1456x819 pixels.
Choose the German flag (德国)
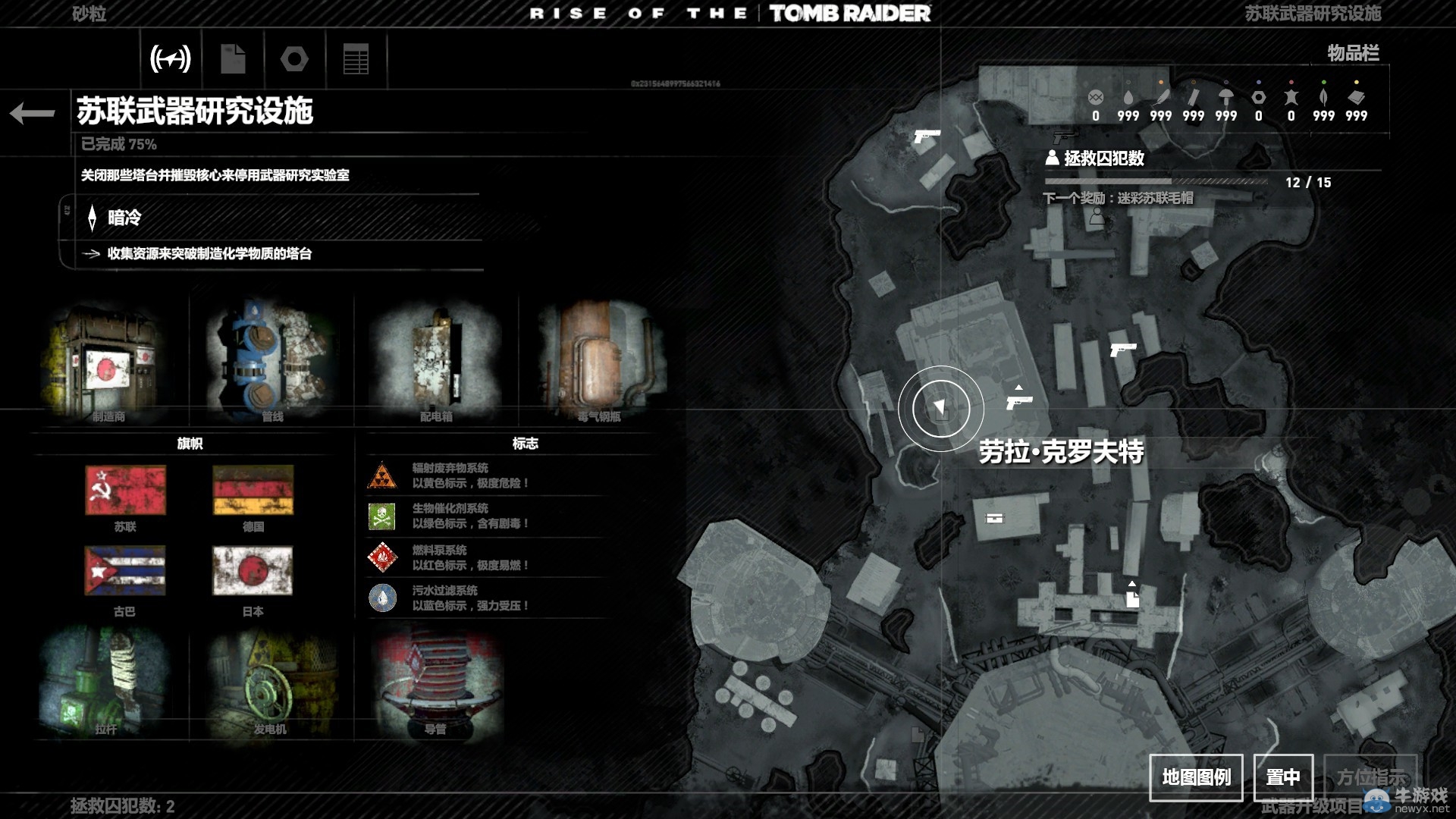click(x=253, y=491)
